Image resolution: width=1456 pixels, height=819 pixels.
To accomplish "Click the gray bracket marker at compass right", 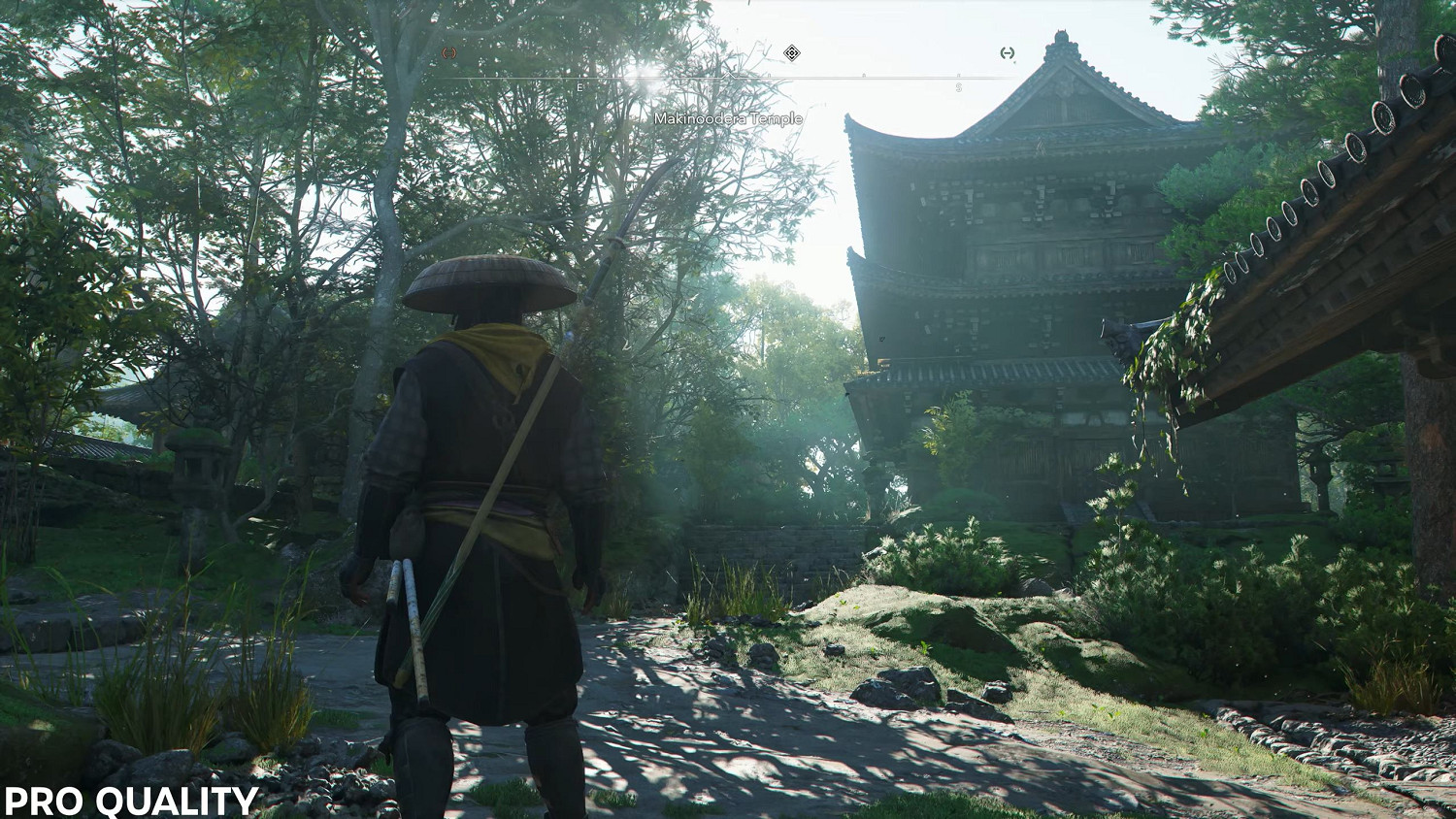I will 1006,54.
